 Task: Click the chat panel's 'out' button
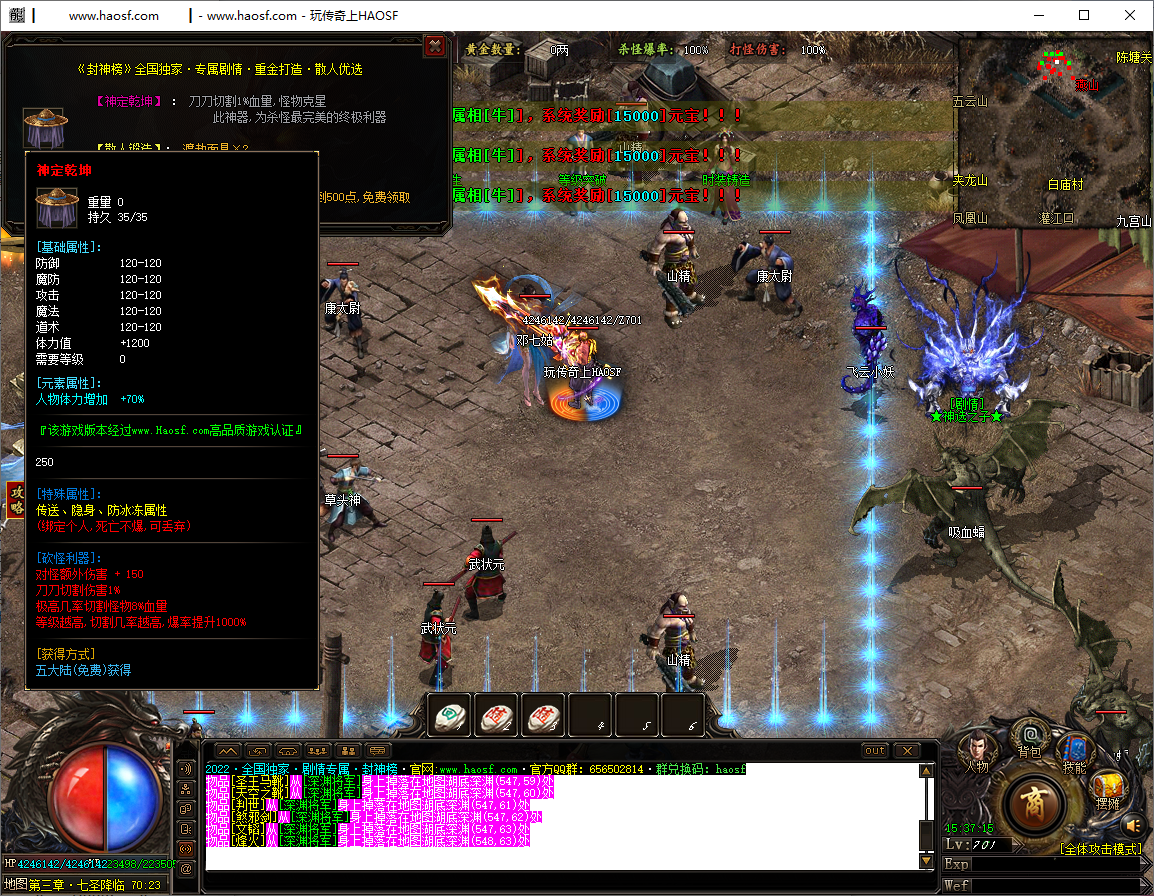[875, 751]
